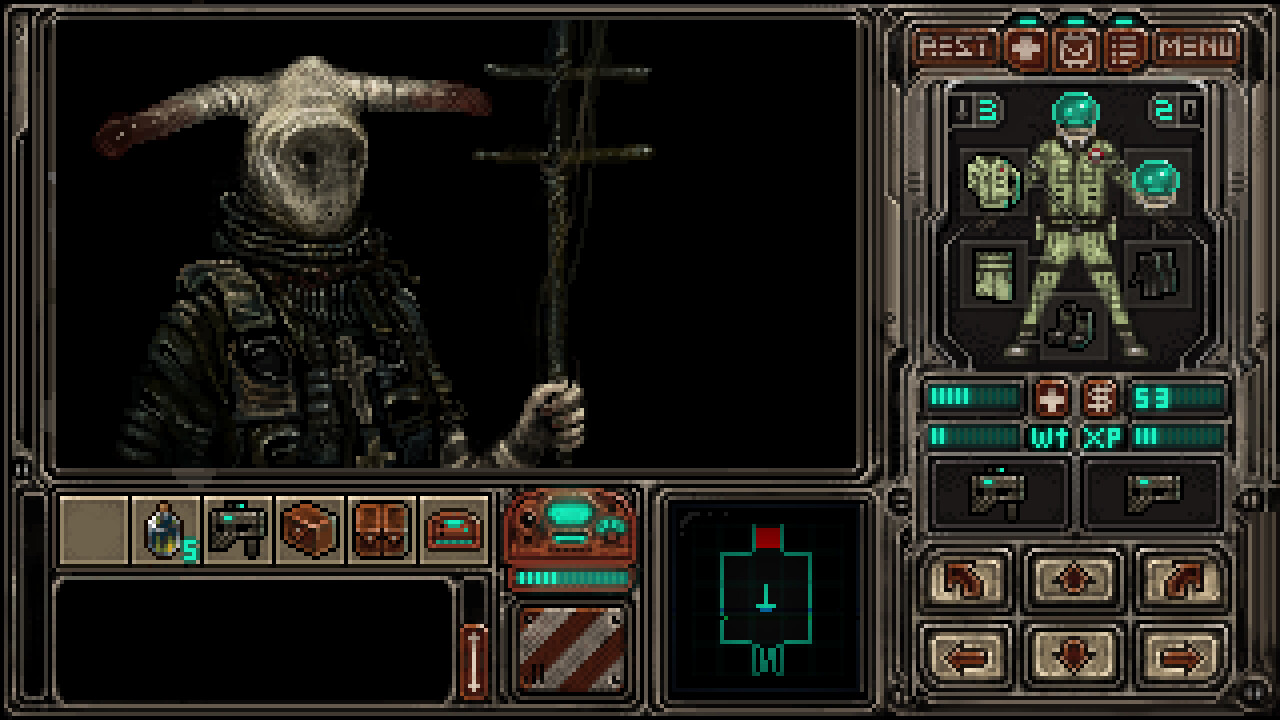Select the gun tool in the item bar
The width and height of the screenshot is (1280, 720).
(x=238, y=530)
